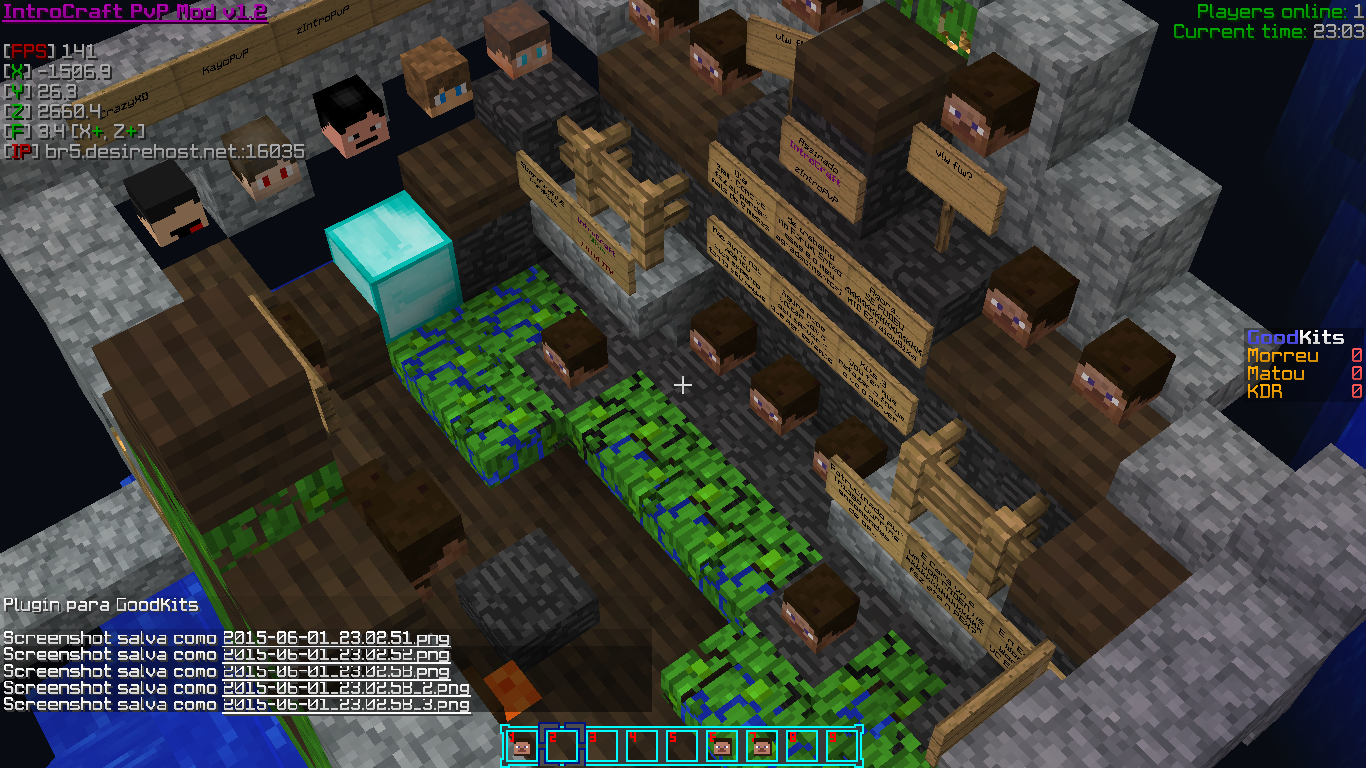Select the player head in hotbar slot 6
Screen dimensions: 1366x768
[721, 746]
